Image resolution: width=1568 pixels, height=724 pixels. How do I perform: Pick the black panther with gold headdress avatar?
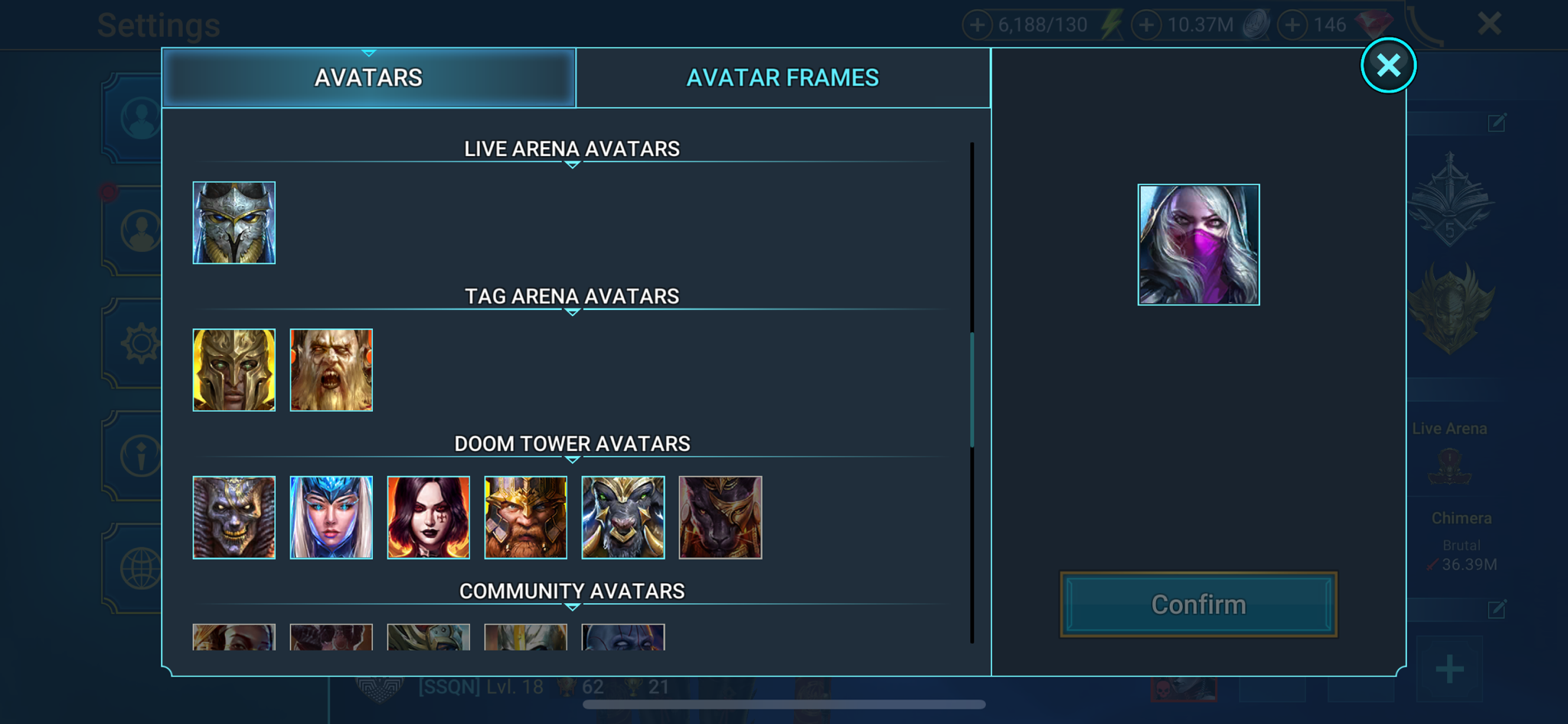[720, 517]
